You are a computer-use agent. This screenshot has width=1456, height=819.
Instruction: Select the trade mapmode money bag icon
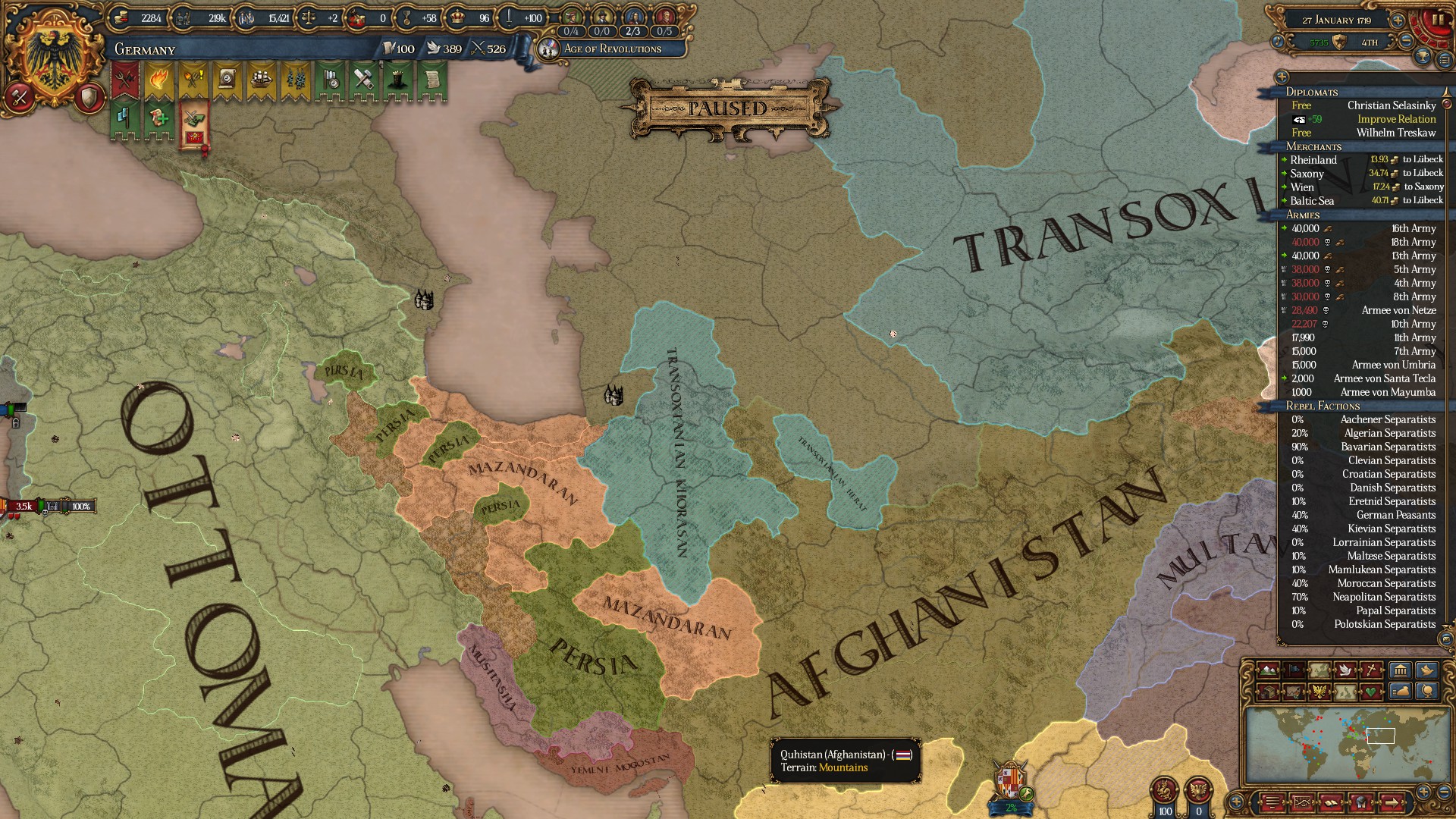pyautogui.click(x=1400, y=692)
